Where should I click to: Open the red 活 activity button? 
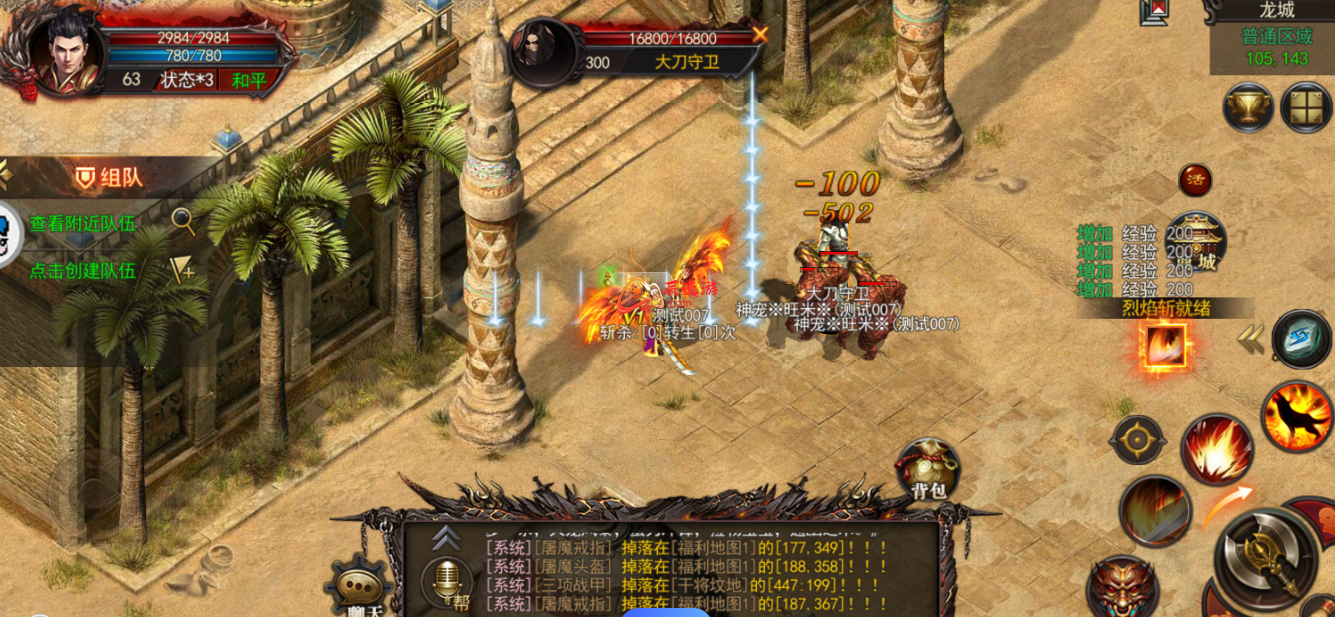coord(1194,180)
